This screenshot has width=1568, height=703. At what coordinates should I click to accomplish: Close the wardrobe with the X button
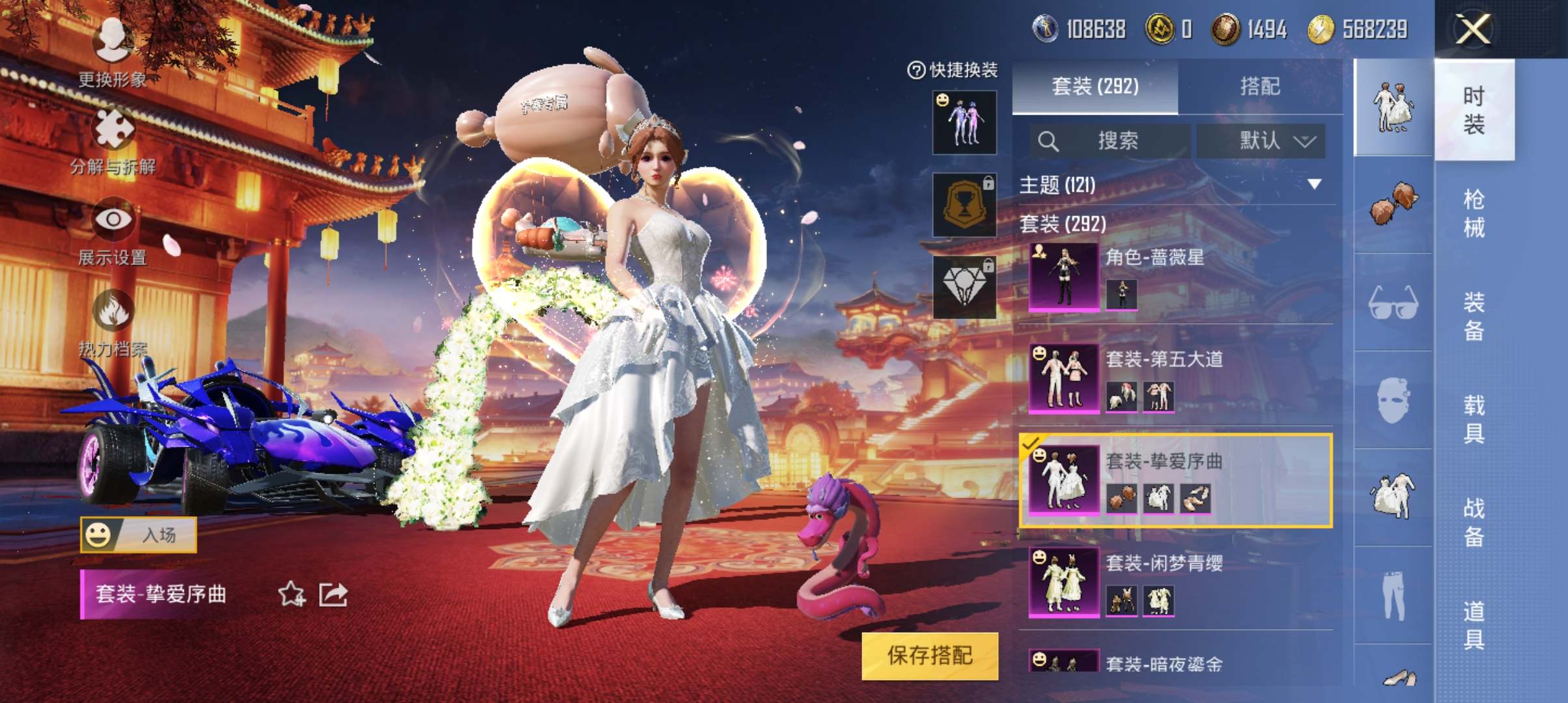point(1473,29)
